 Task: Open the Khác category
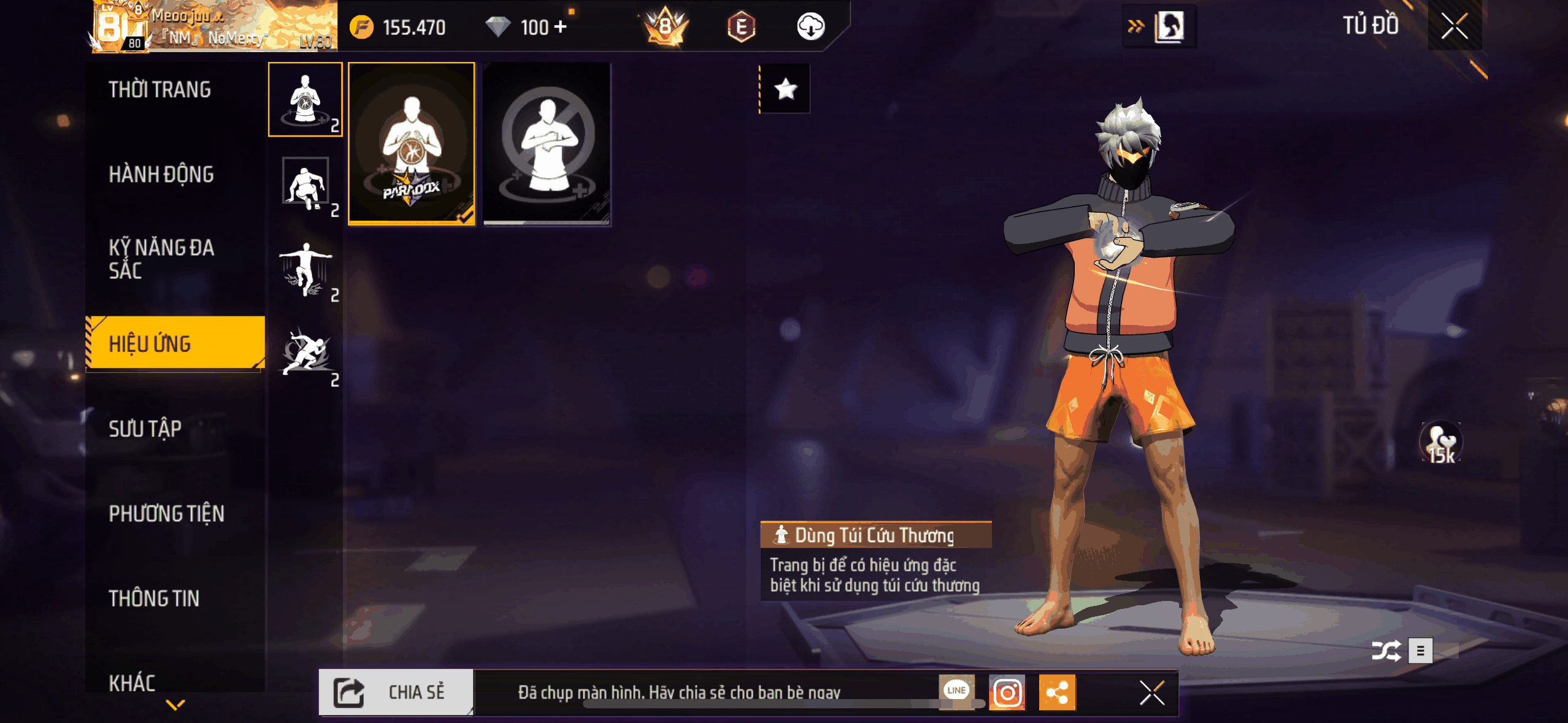[x=132, y=682]
